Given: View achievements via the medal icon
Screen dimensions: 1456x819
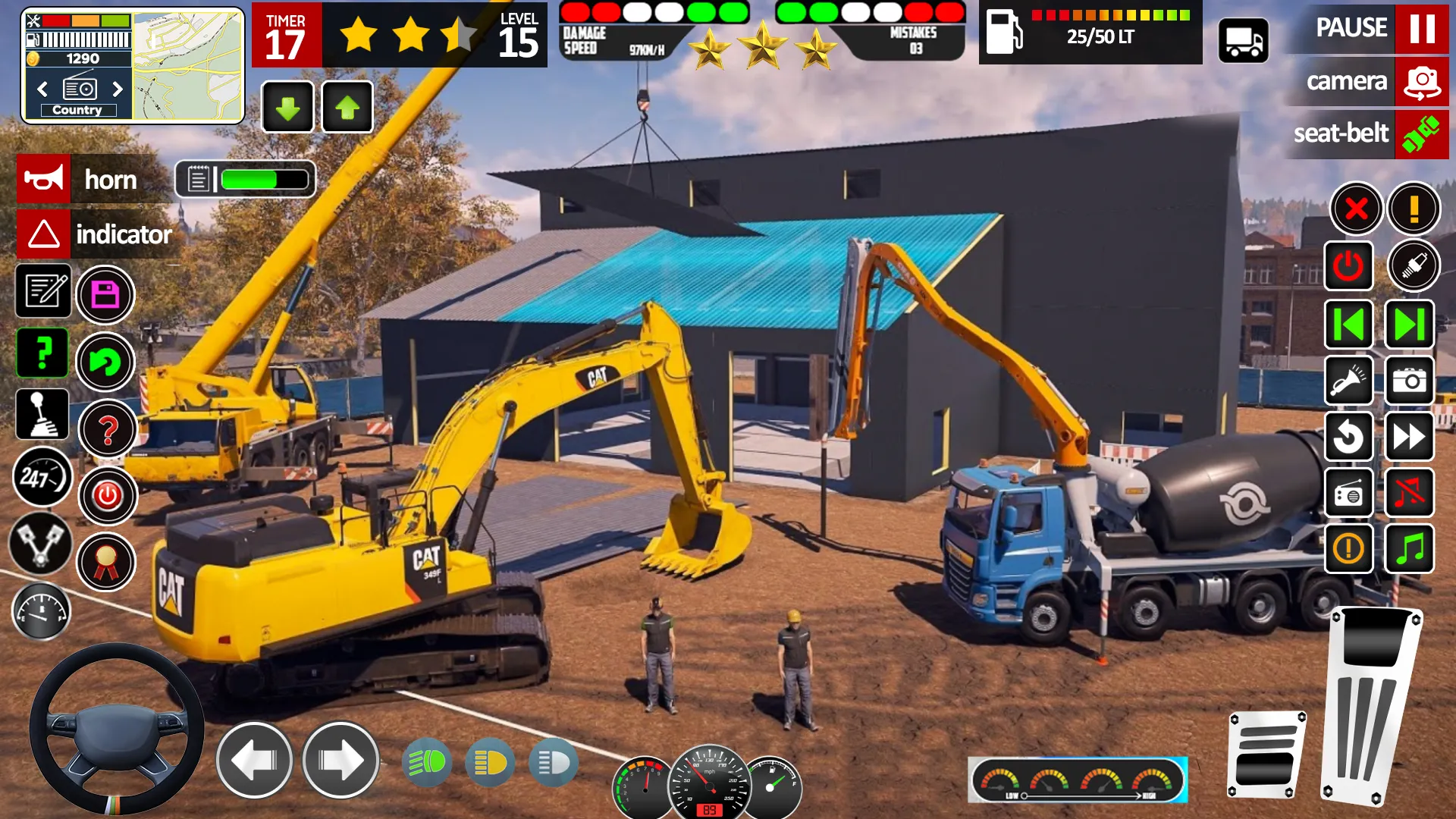Looking at the screenshot, I should 106,561.
